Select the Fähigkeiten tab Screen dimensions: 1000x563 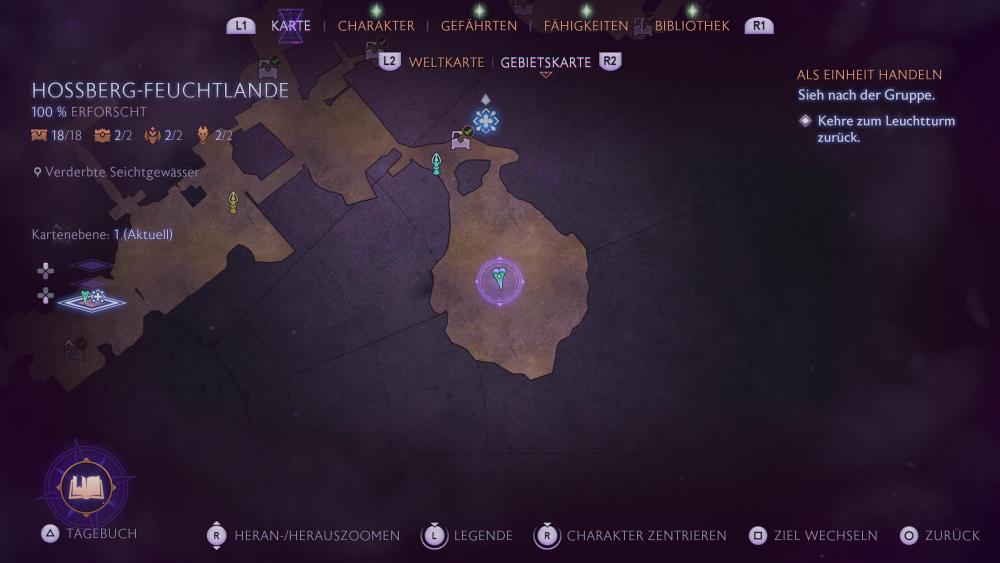click(586, 26)
